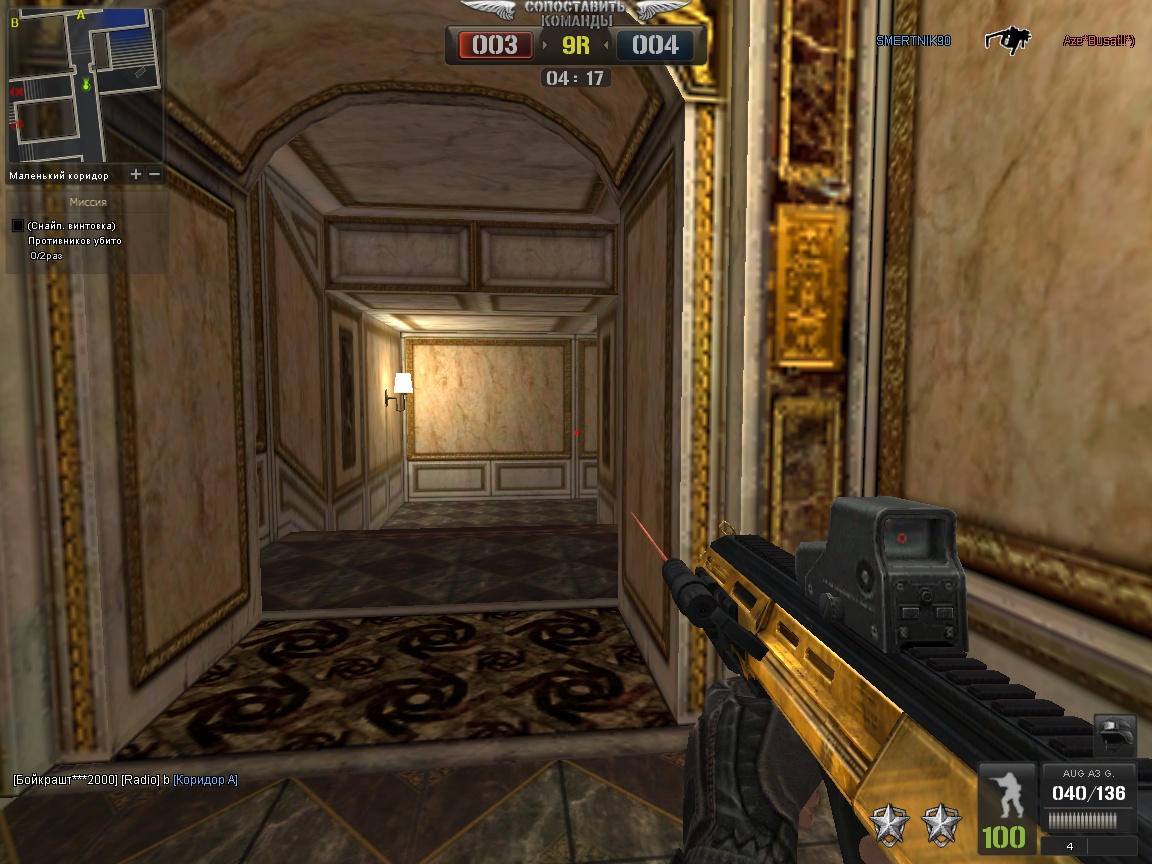Zoom out the minimap with the minus button
1152x864 pixels.
point(155,175)
